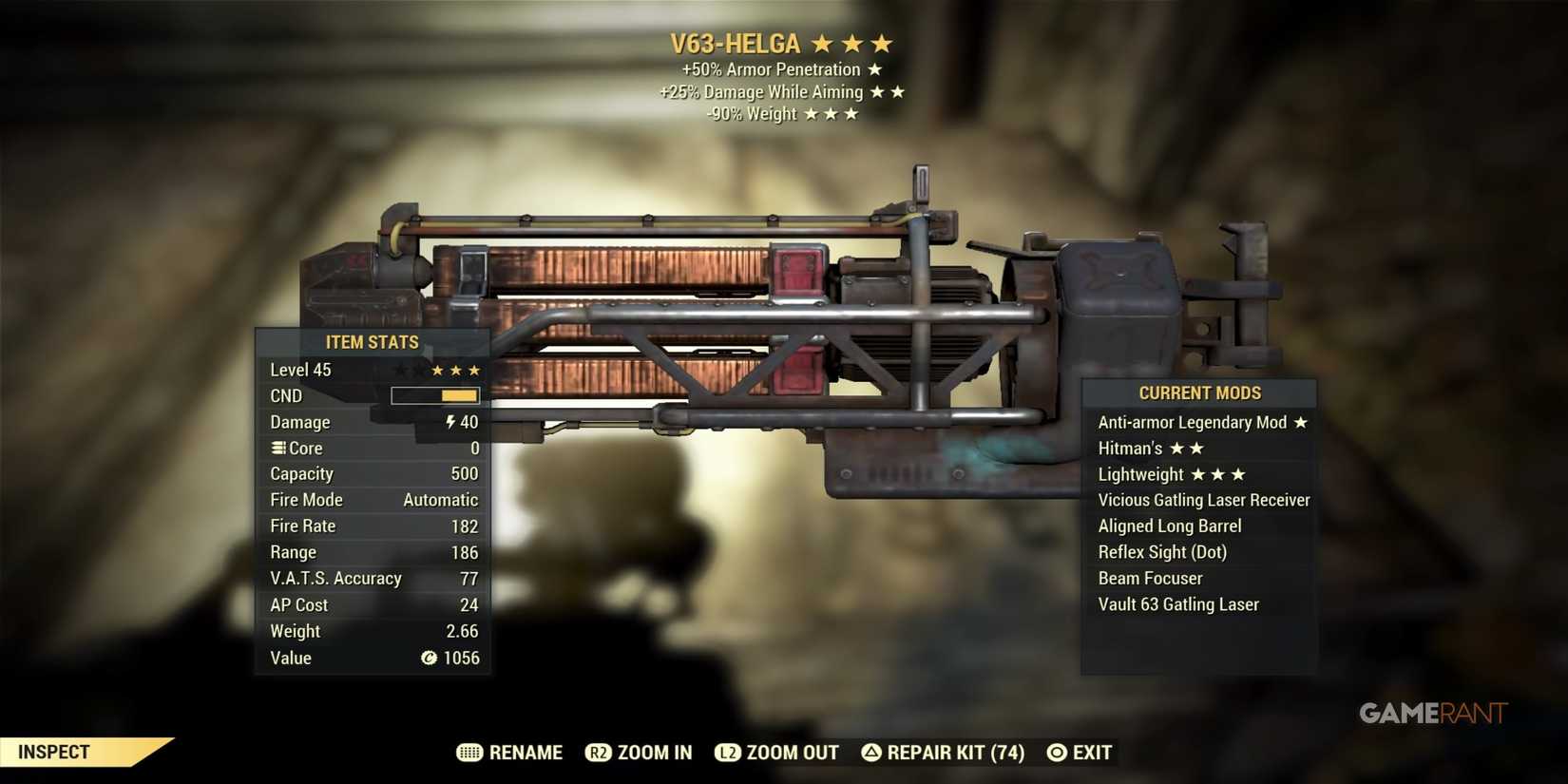Toggle the third star on Level 45 row
The height and width of the screenshot is (784, 1568).
tap(475, 370)
